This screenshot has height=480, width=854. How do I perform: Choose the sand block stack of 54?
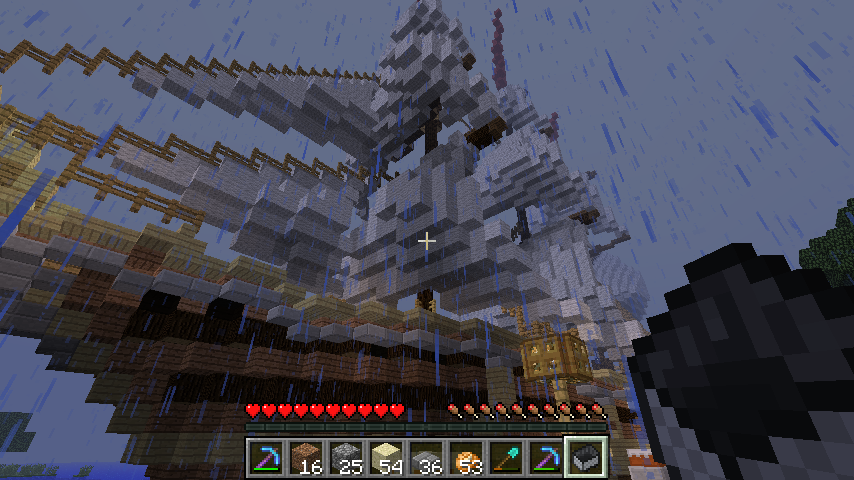(385, 457)
